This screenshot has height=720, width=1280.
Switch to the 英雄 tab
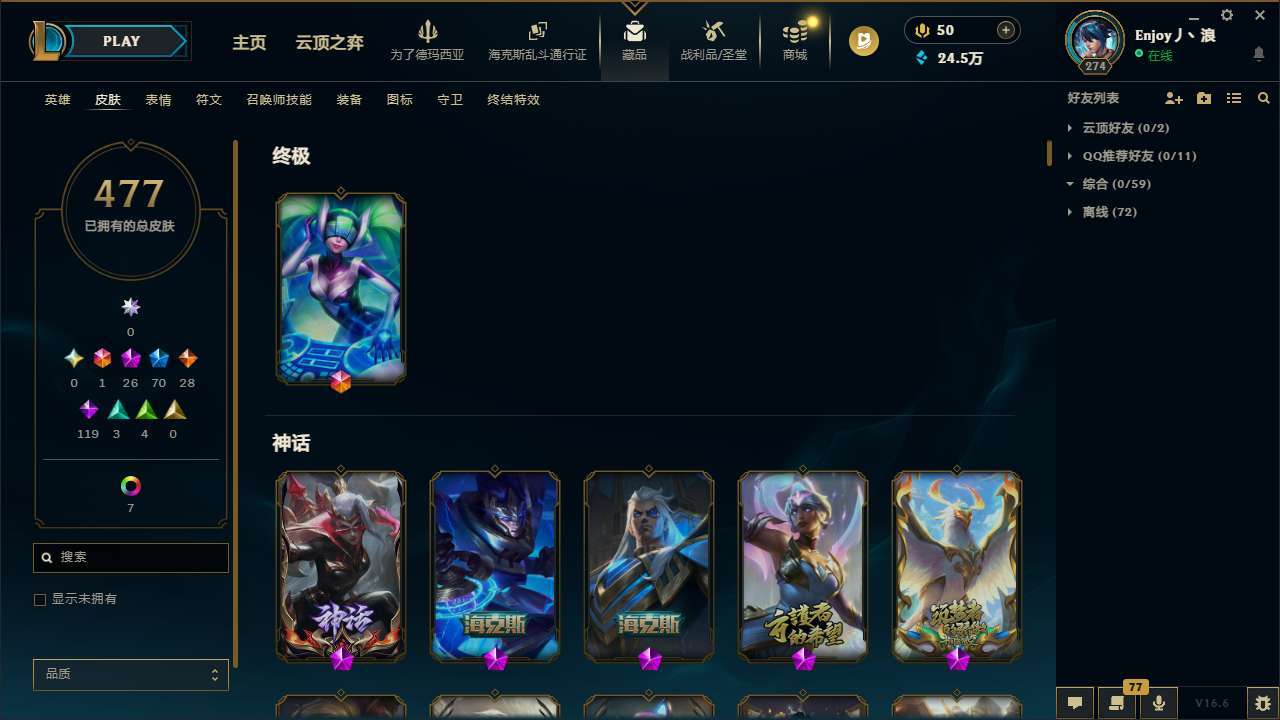pos(57,100)
